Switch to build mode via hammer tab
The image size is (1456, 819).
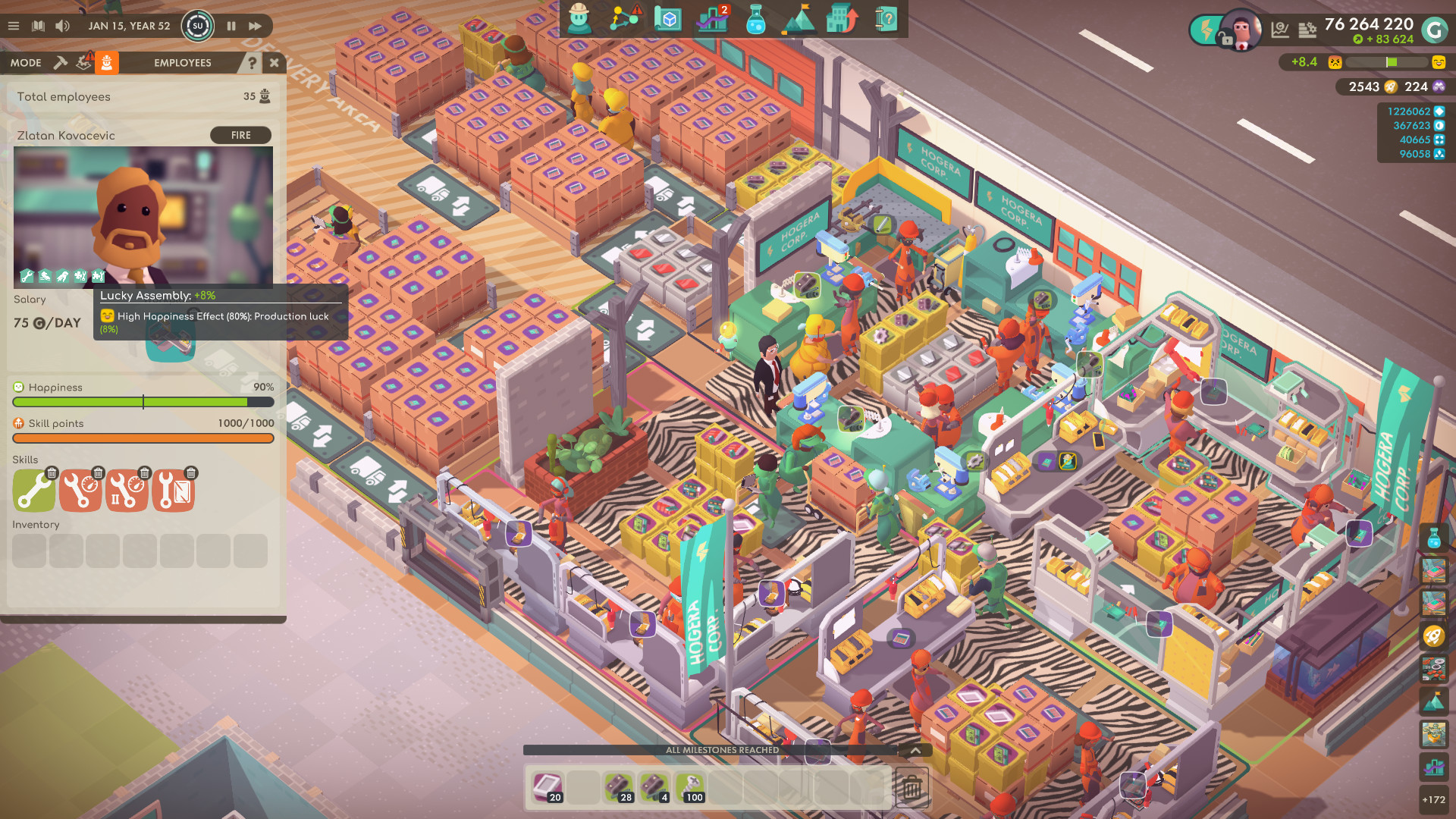point(61,62)
